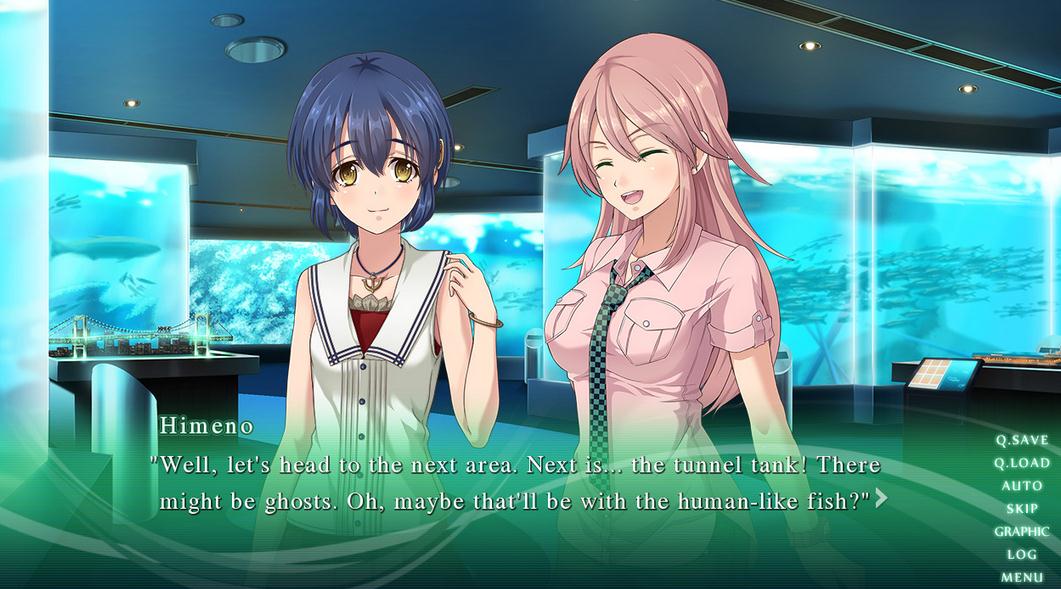
Task: Toggle AUTO text advance mode
Action: click(1022, 486)
